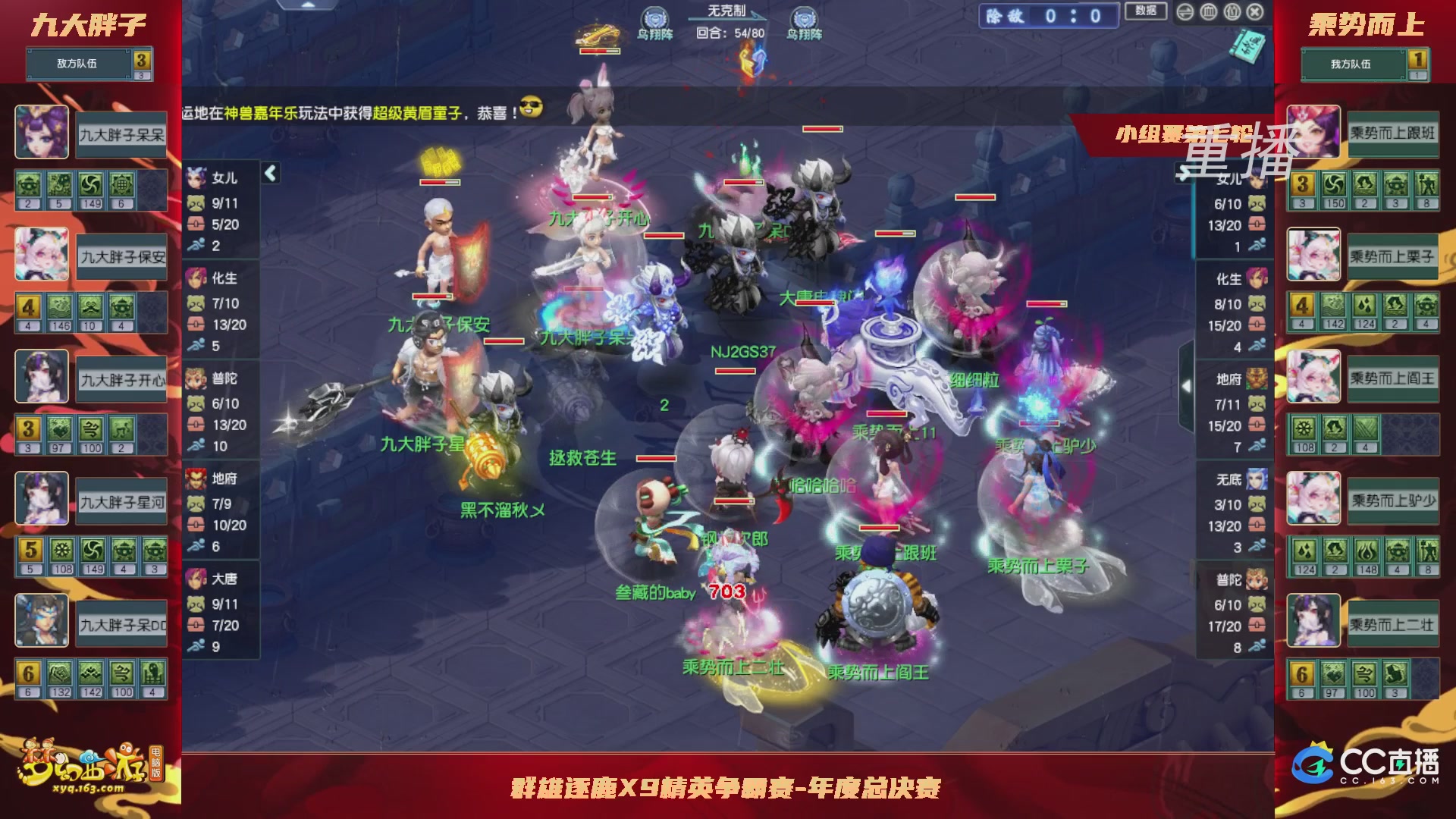Click the 地府 sect icon in the right info panel

pyautogui.click(x=1255, y=380)
